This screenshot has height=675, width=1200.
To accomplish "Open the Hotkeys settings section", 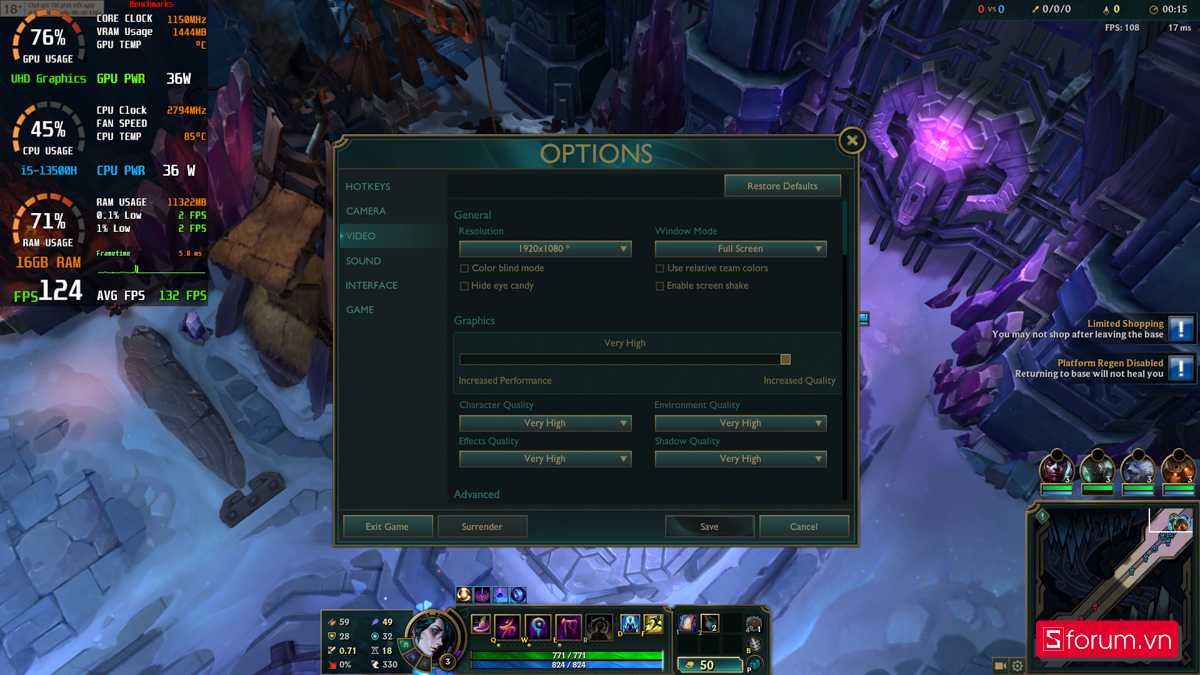I will 368,187.
